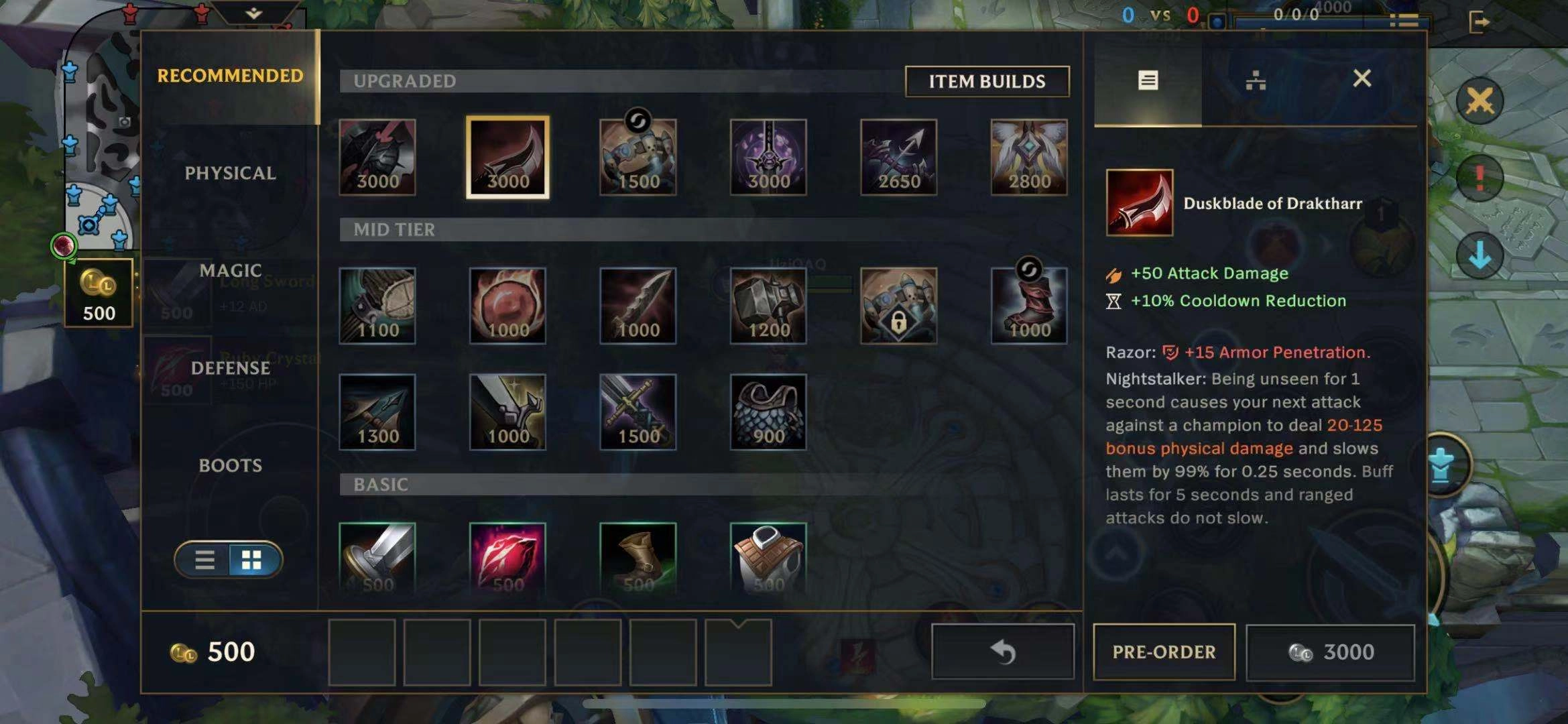The width and height of the screenshot is (1568, 724).
Task: Open the Item Builds panel
Action: [x=986, y=81]
